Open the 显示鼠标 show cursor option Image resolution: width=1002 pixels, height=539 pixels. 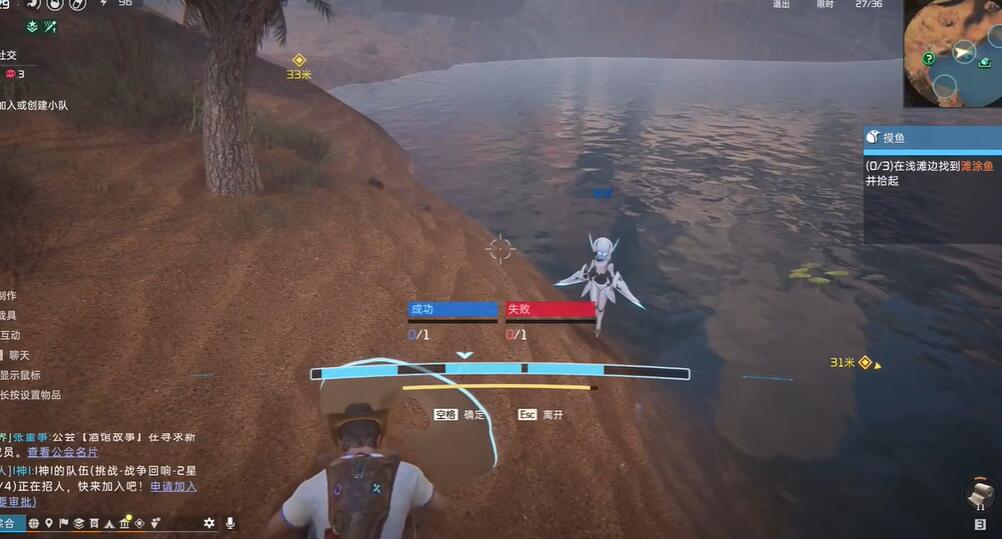(22, 375)
